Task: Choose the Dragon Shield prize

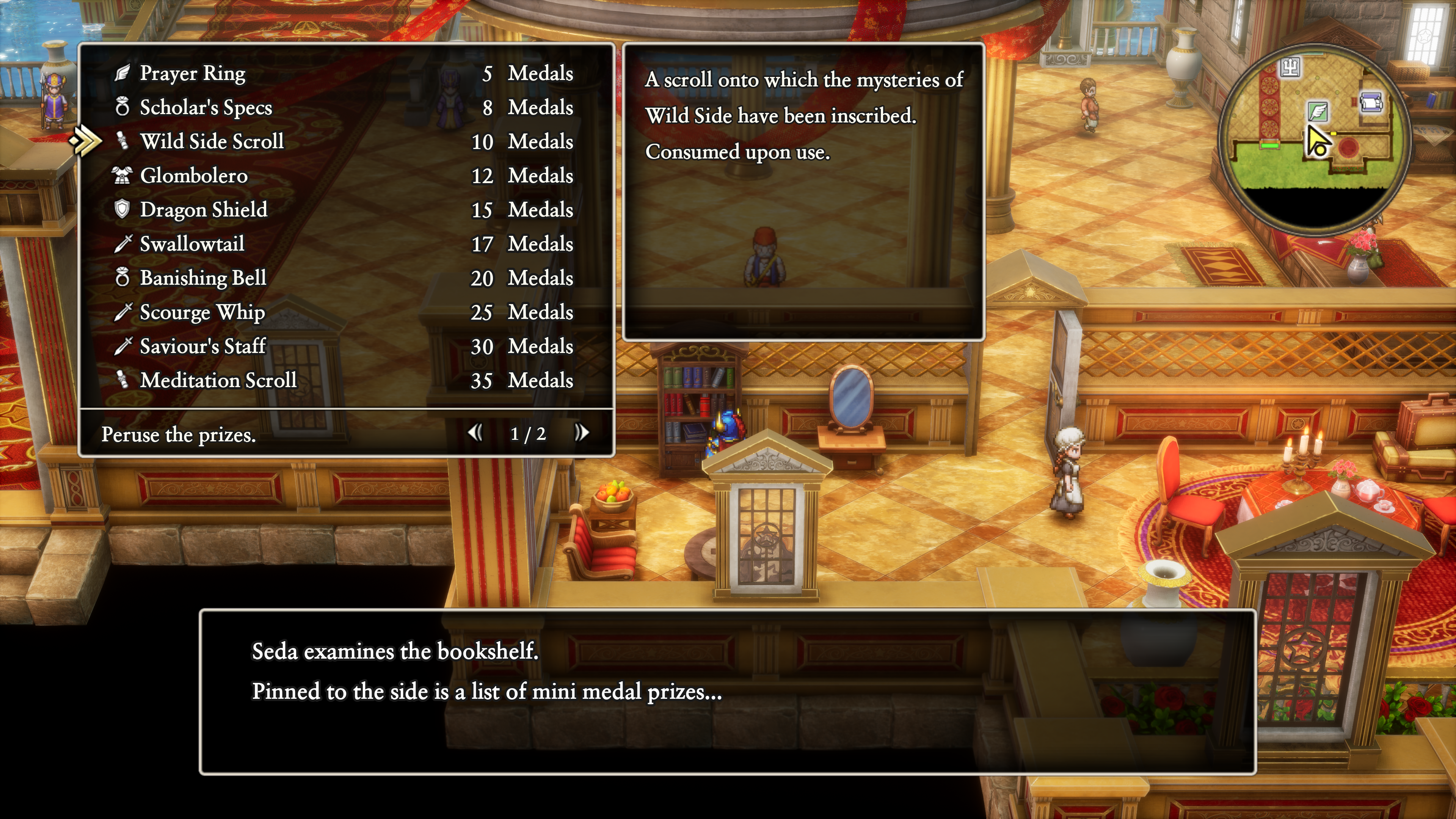Action: [x=204, y=210]
